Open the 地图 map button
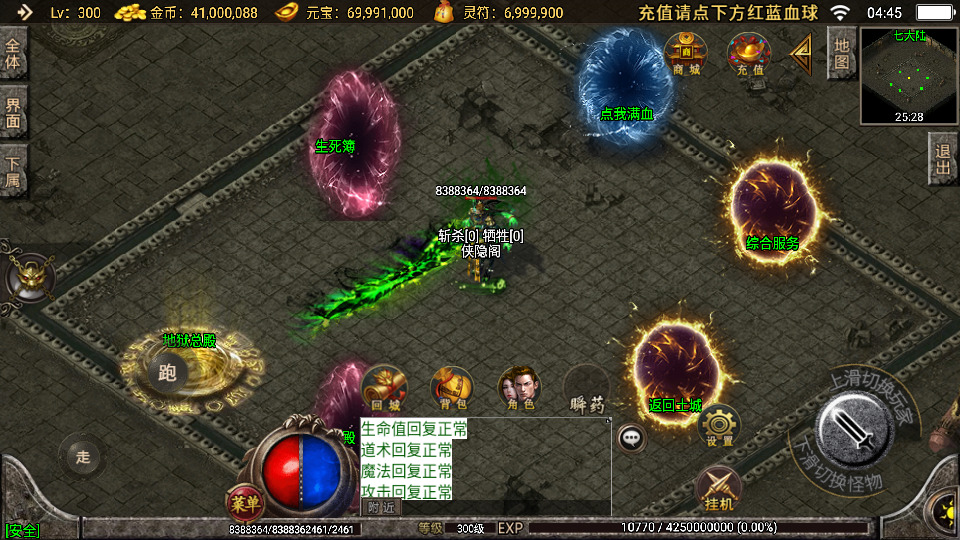 [842, 53]
